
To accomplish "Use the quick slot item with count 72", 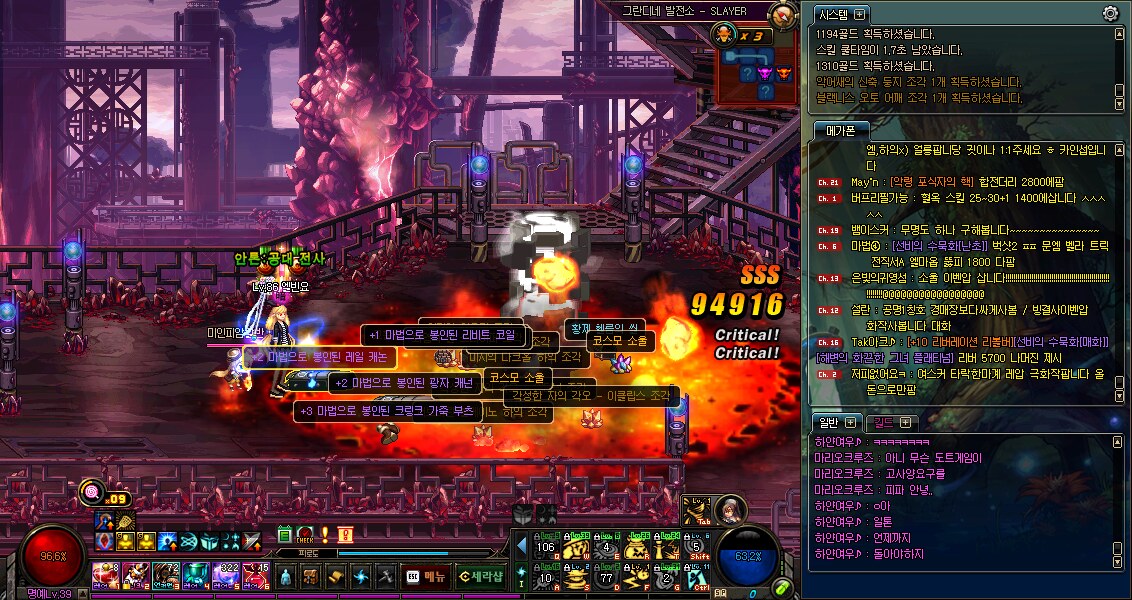I will 166,576.
